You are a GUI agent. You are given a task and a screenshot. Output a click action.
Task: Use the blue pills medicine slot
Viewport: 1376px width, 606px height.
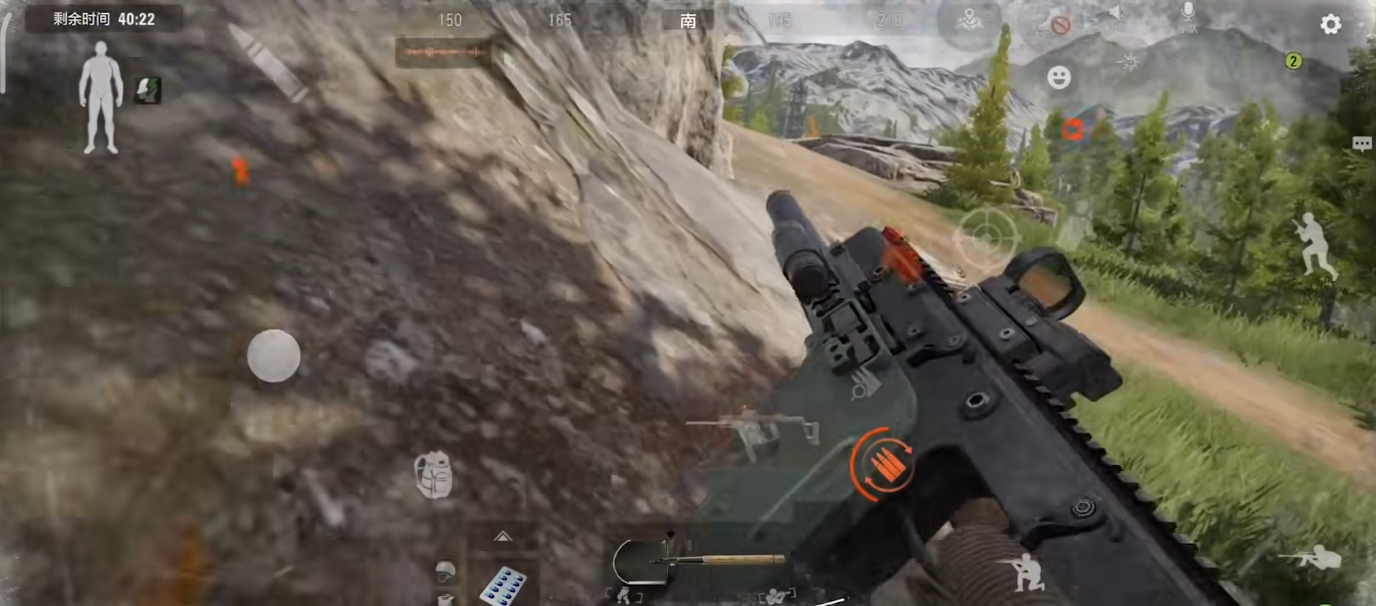click(502, 584)
